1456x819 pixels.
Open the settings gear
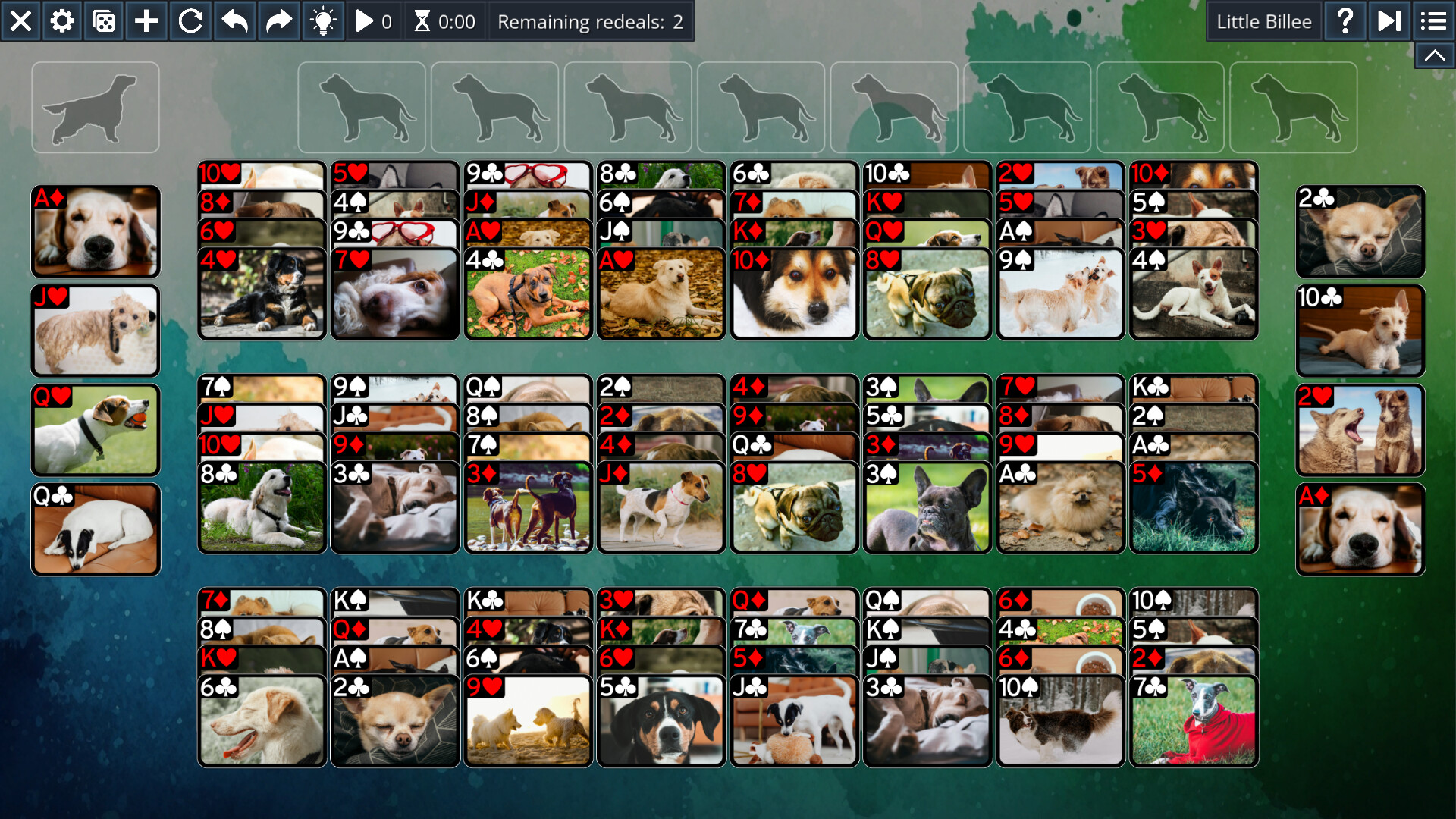(61, 21)
